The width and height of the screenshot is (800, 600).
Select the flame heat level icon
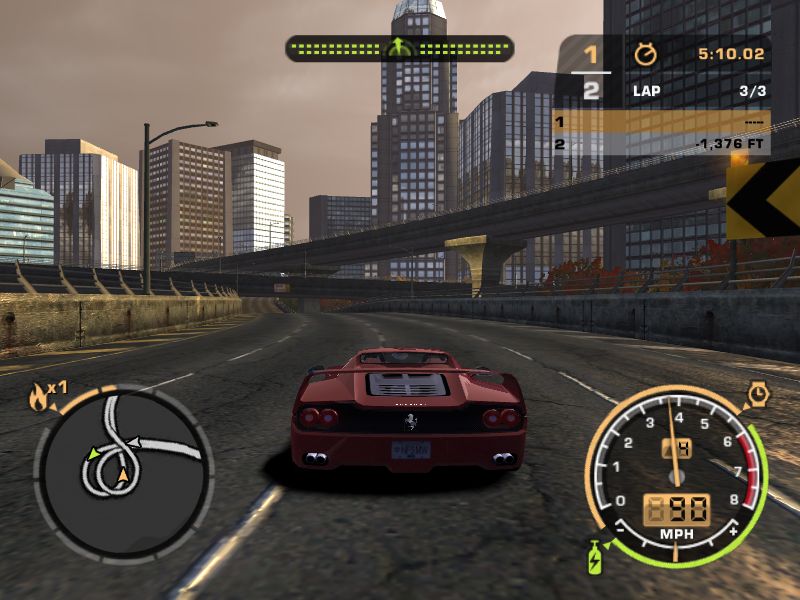point(39,398)
